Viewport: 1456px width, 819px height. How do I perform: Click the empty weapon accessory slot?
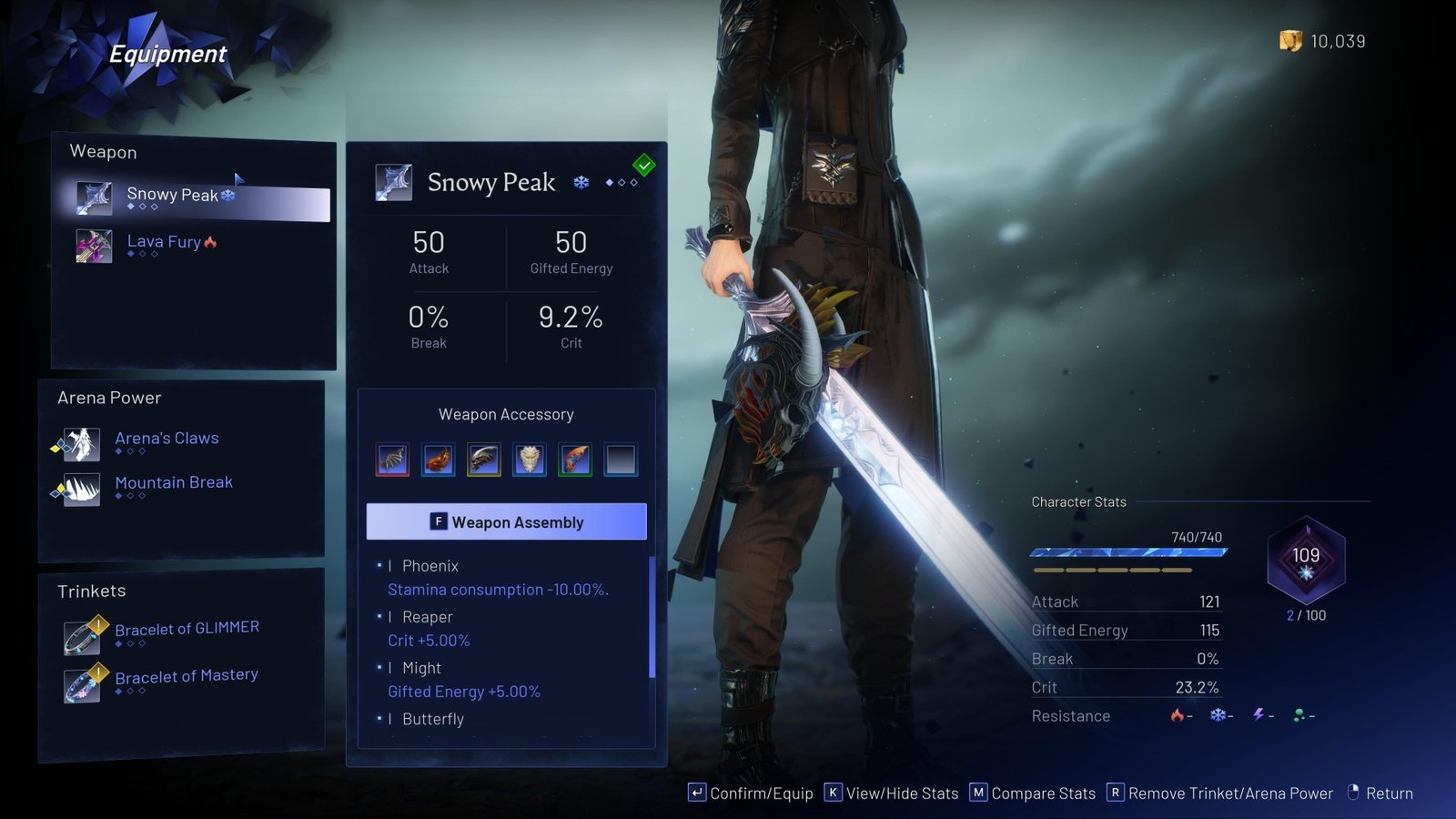click(621, 460)
